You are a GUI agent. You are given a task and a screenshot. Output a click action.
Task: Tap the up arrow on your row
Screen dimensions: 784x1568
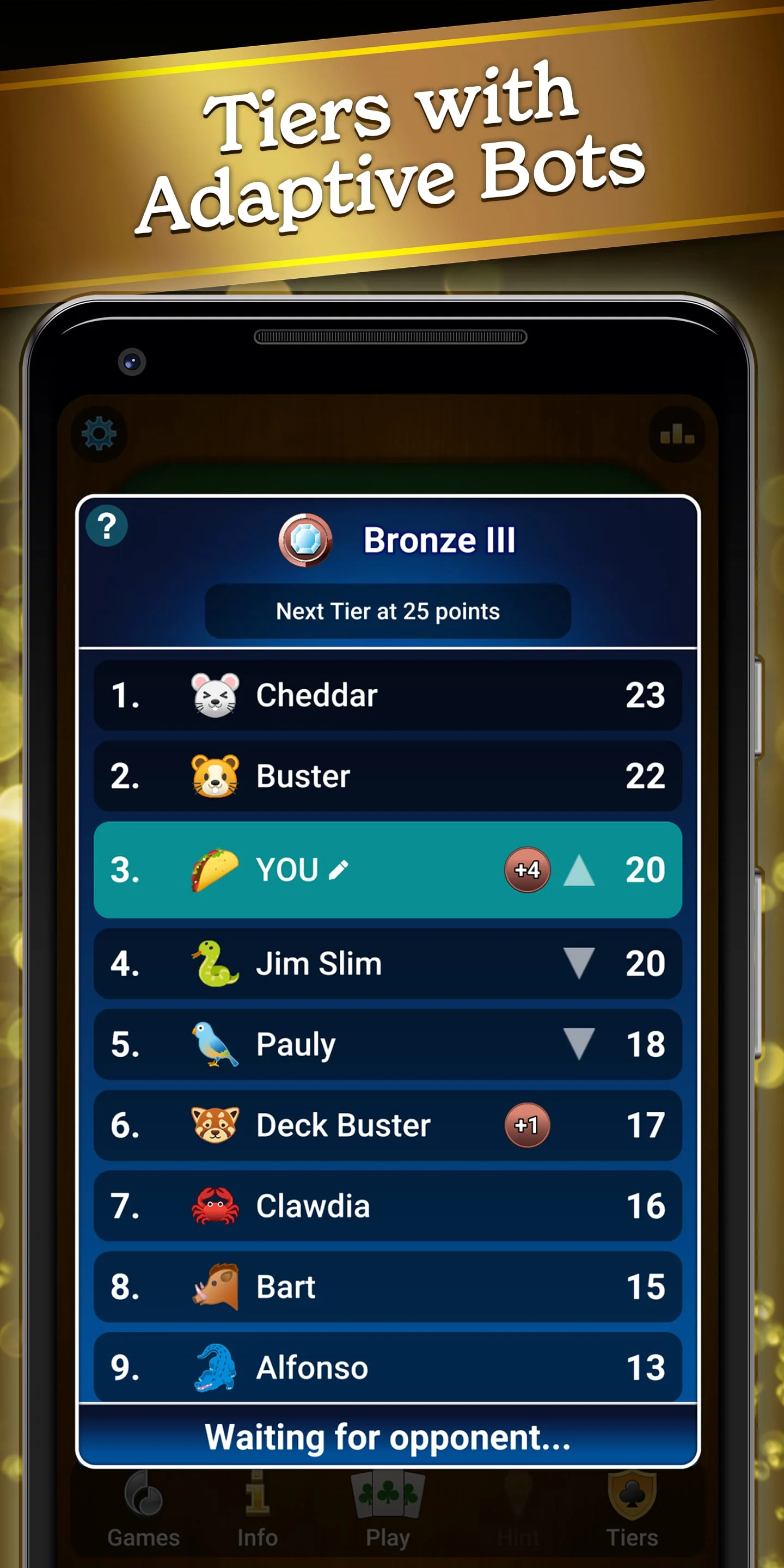[579, 871]
